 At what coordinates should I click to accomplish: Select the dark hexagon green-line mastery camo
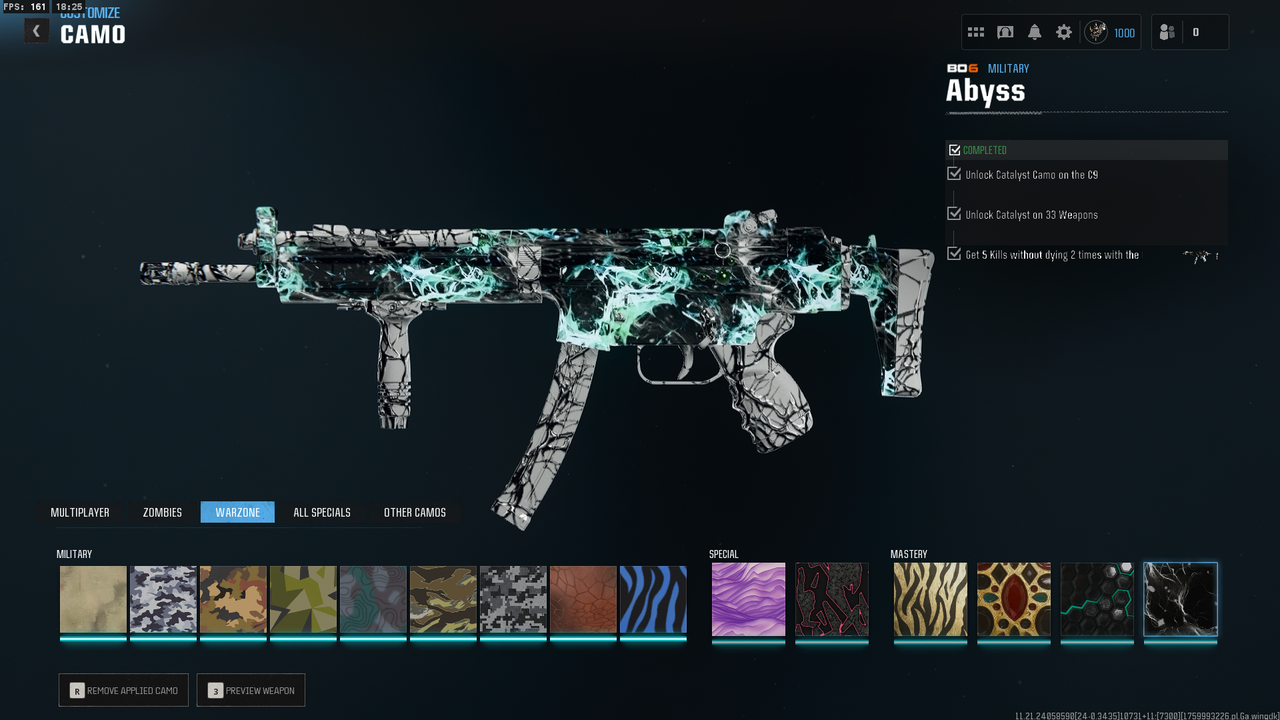(1097, 599)
